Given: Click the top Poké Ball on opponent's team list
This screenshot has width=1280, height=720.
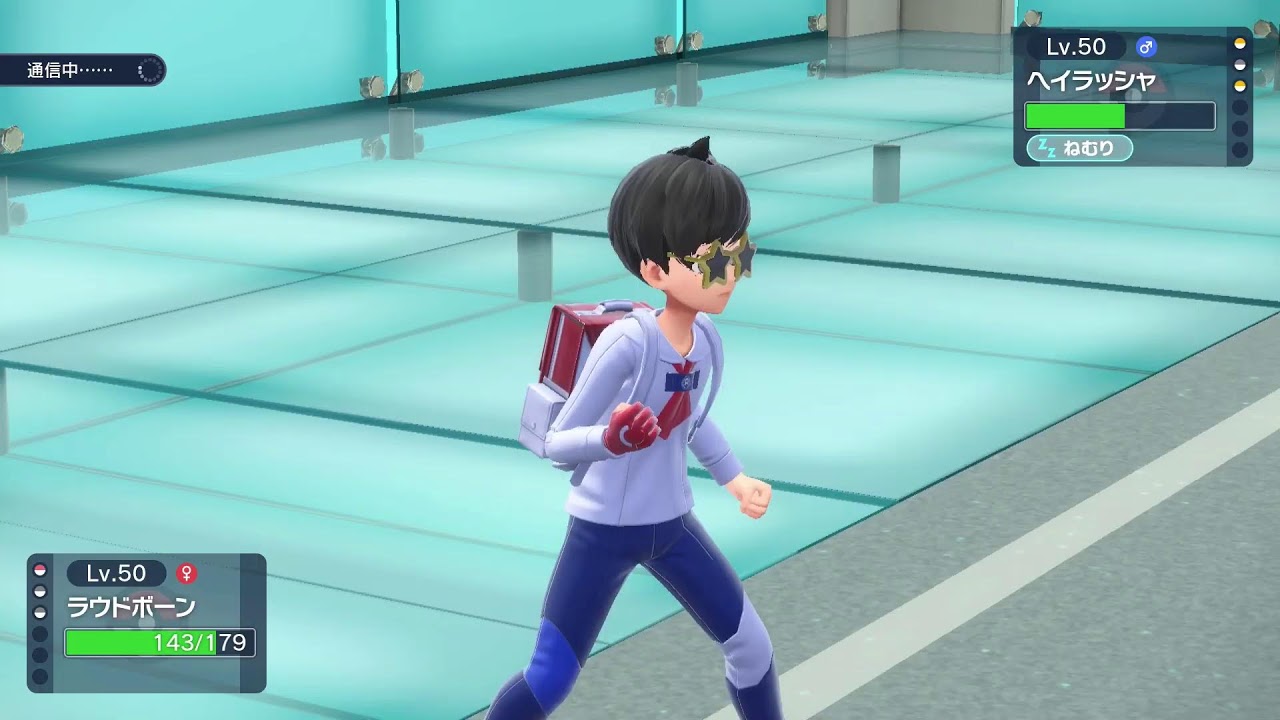Looking at the screenshot, I should click(1240, 45).
